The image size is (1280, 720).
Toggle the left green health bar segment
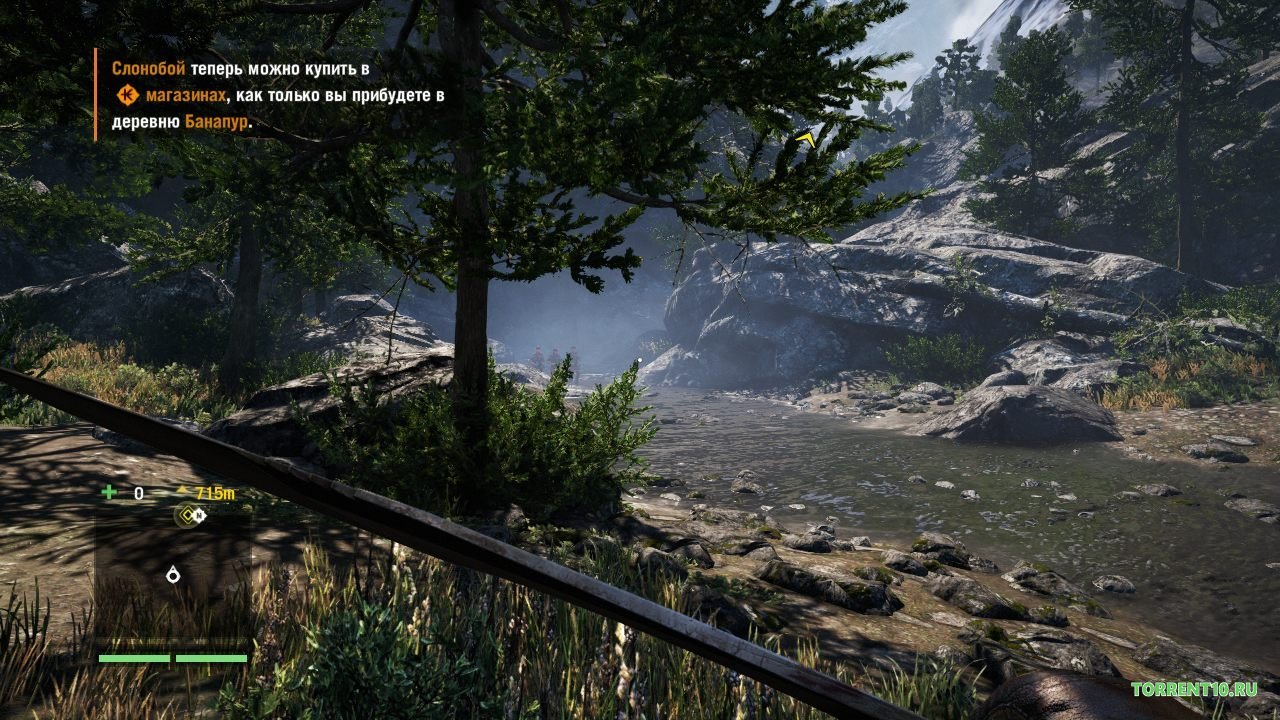134,659
